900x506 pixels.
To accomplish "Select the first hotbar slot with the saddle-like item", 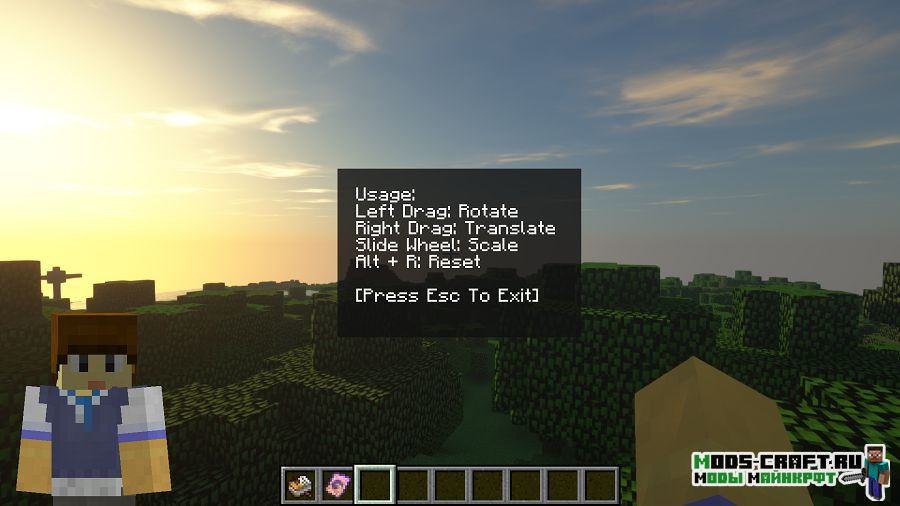I will click(299, 485).
